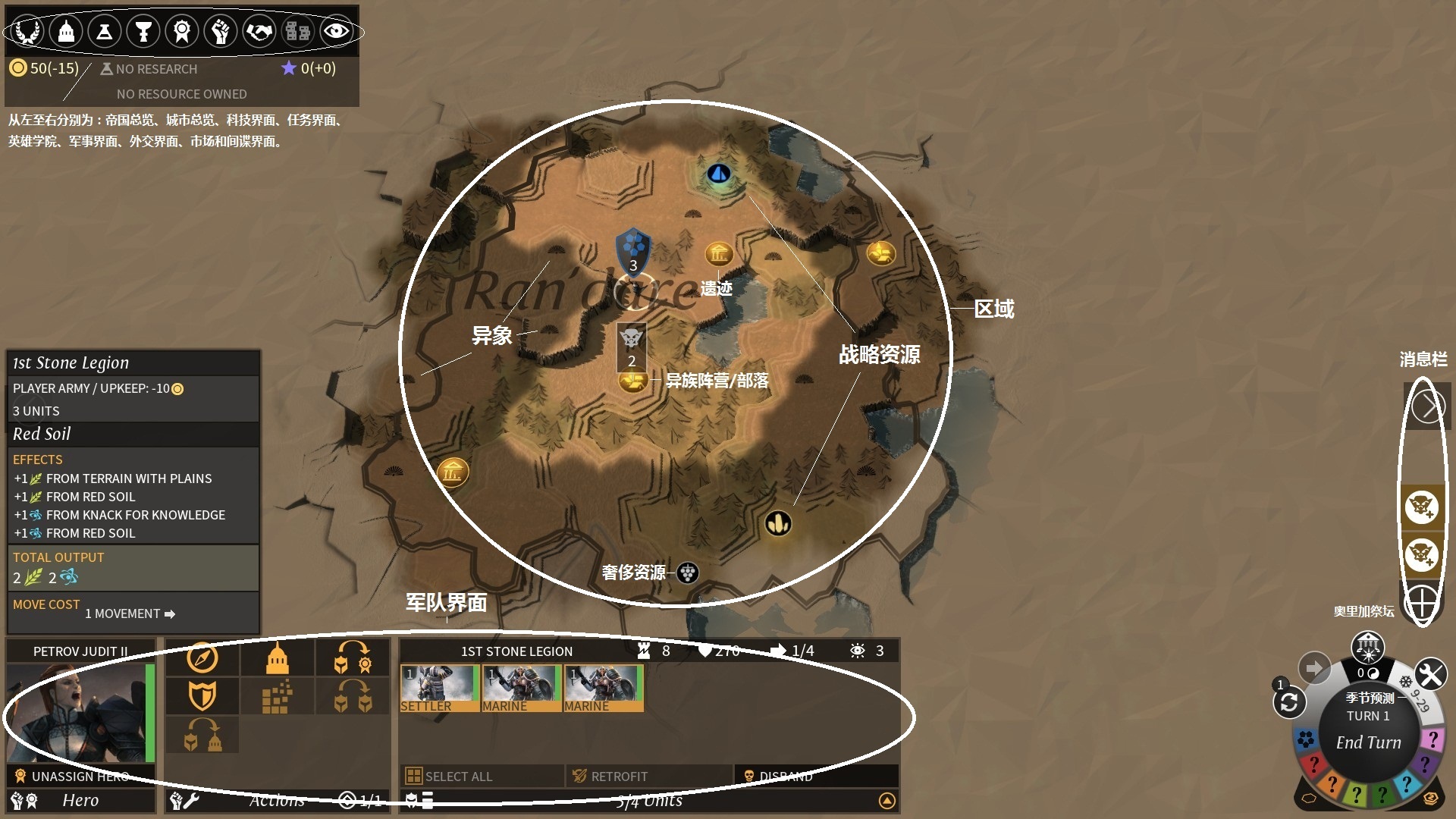Open the Military raised-fist screen
Screen dimensions: 1456x819
pos(221,32)
